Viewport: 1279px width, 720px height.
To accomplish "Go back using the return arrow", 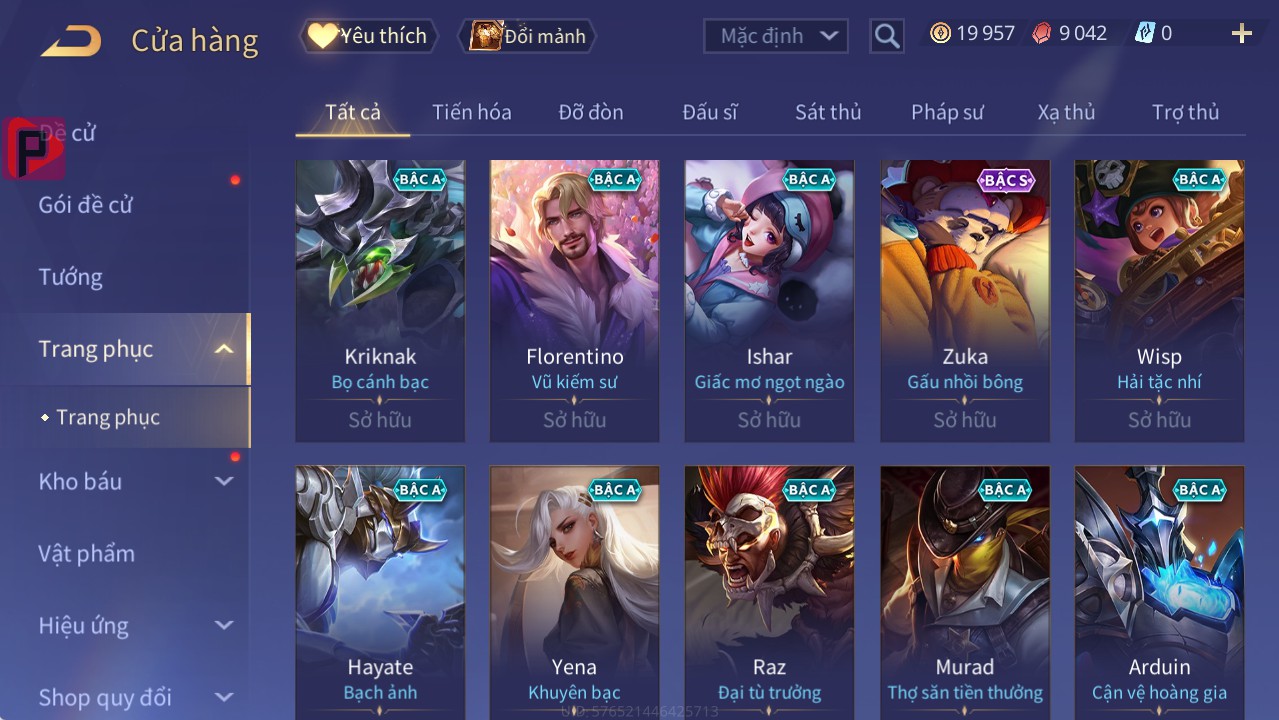I will pyautogui.click(x=72, y=41).
